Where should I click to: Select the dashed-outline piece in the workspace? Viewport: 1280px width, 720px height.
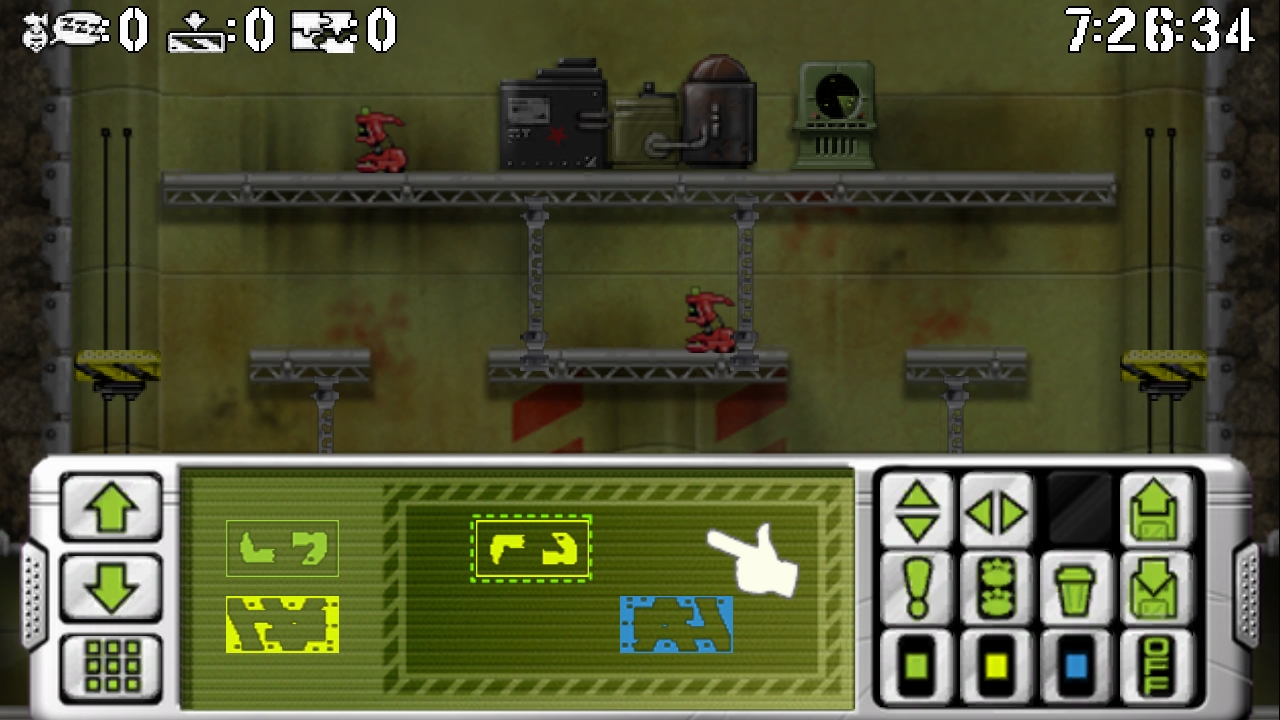(x=531, y=547)
